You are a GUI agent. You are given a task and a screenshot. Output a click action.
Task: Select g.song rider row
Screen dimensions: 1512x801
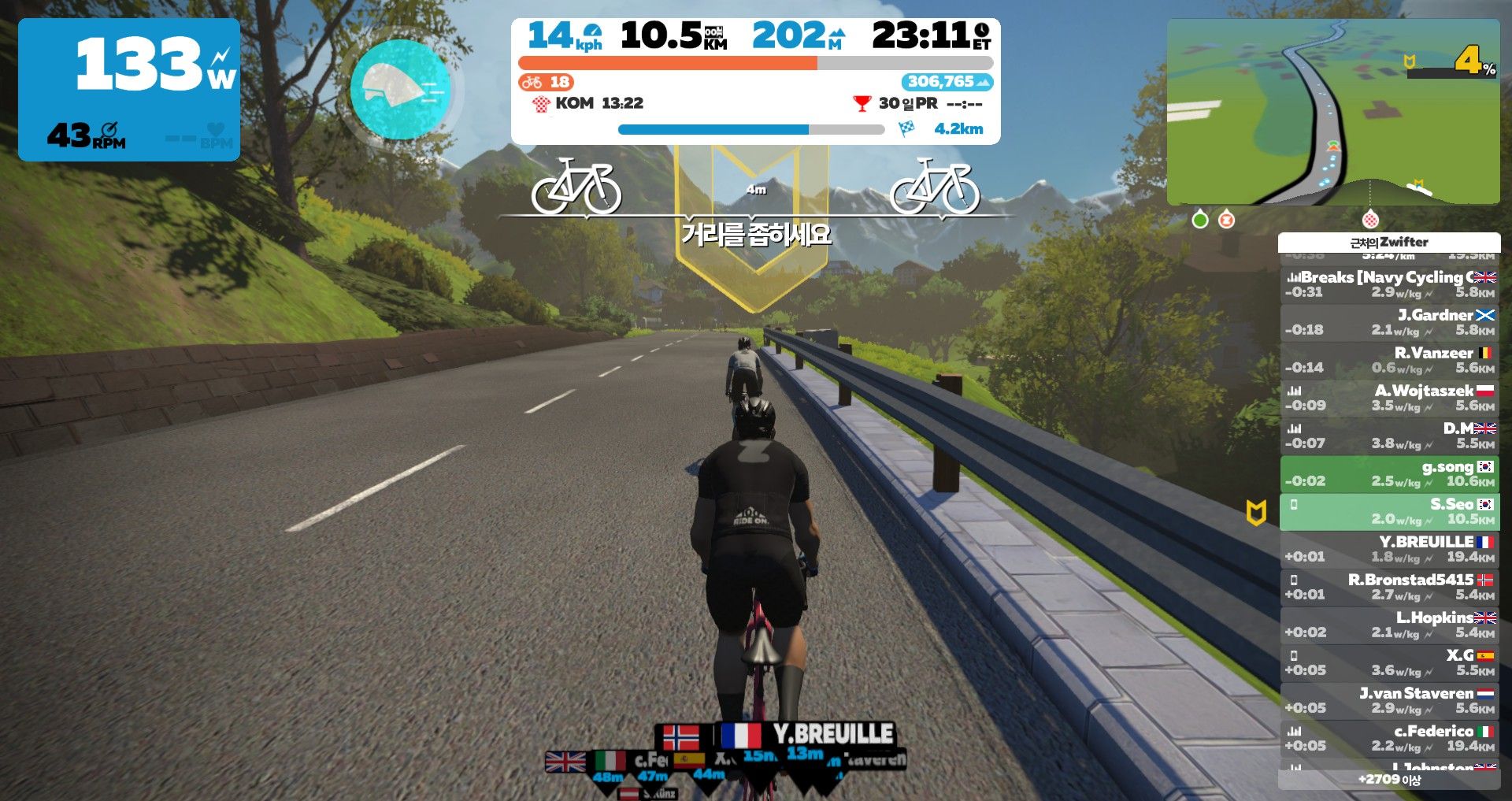point(1389,473)
